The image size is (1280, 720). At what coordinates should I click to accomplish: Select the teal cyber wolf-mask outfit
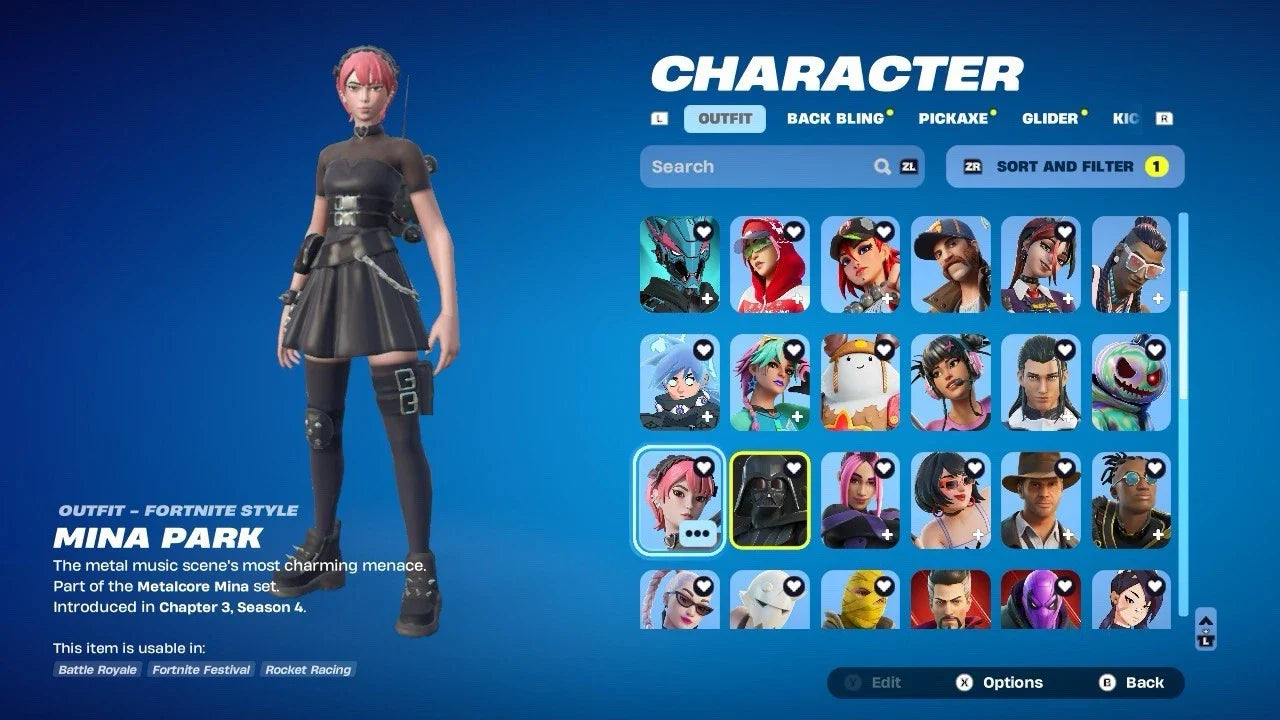tap(679, 264)
